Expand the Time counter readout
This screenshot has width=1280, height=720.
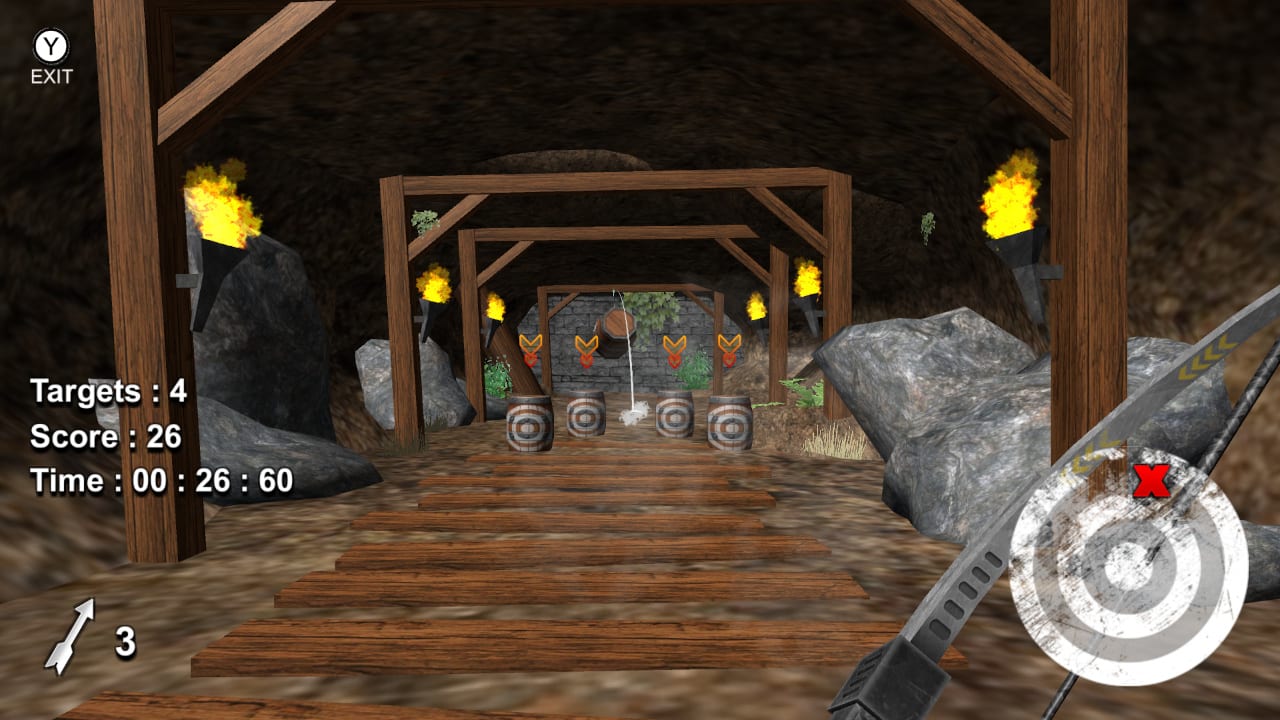pyautogui.click(x=160, y=480)
